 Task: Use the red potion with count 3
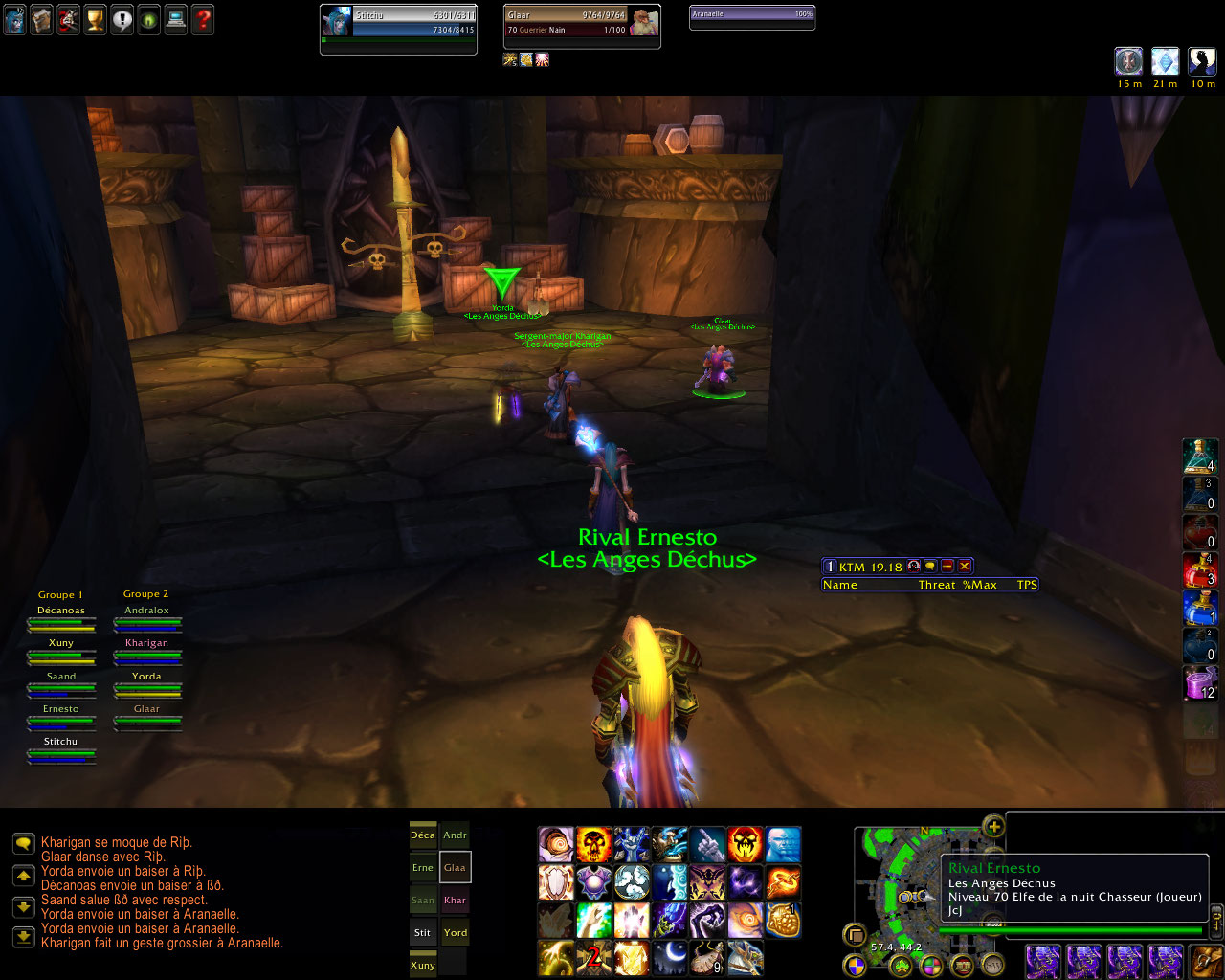[x=1199, y=569]
